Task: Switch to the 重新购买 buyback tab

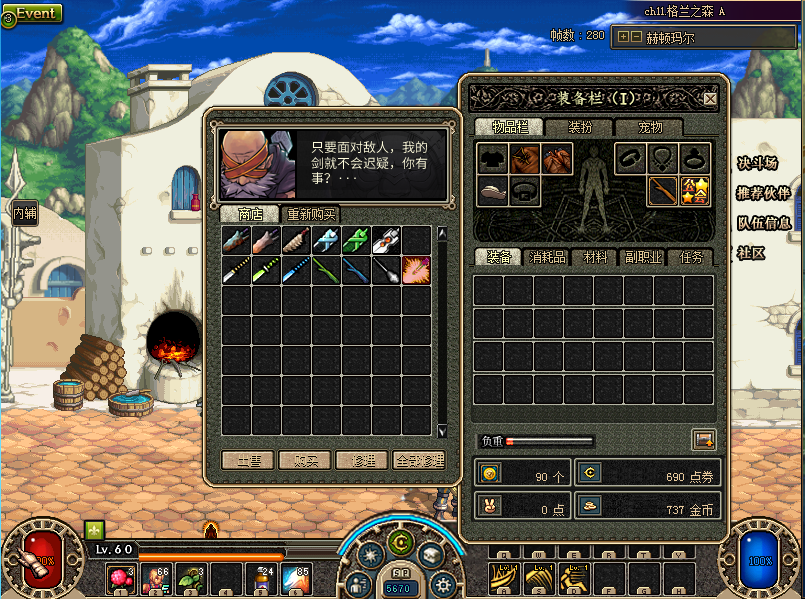Action: click(x=311, y=215)
